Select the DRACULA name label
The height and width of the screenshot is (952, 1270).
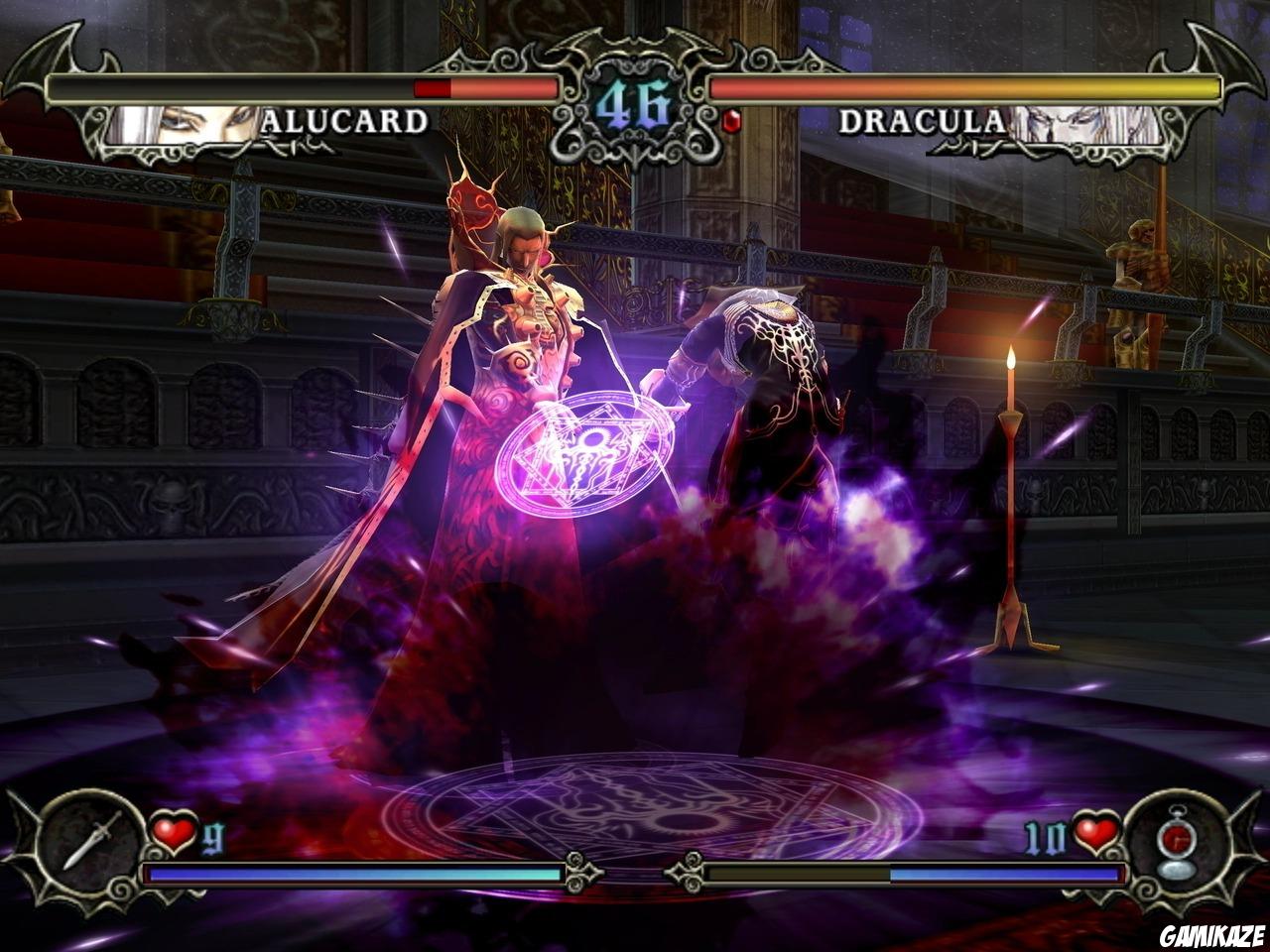pyautogui.click(x=925, y=119)
